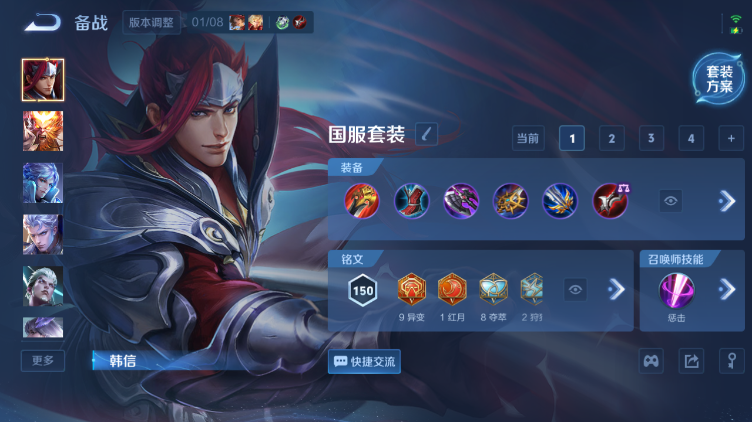Select the 当前 loadout tab
Viewport: 752px width, 422px height.
click(527, 139)
